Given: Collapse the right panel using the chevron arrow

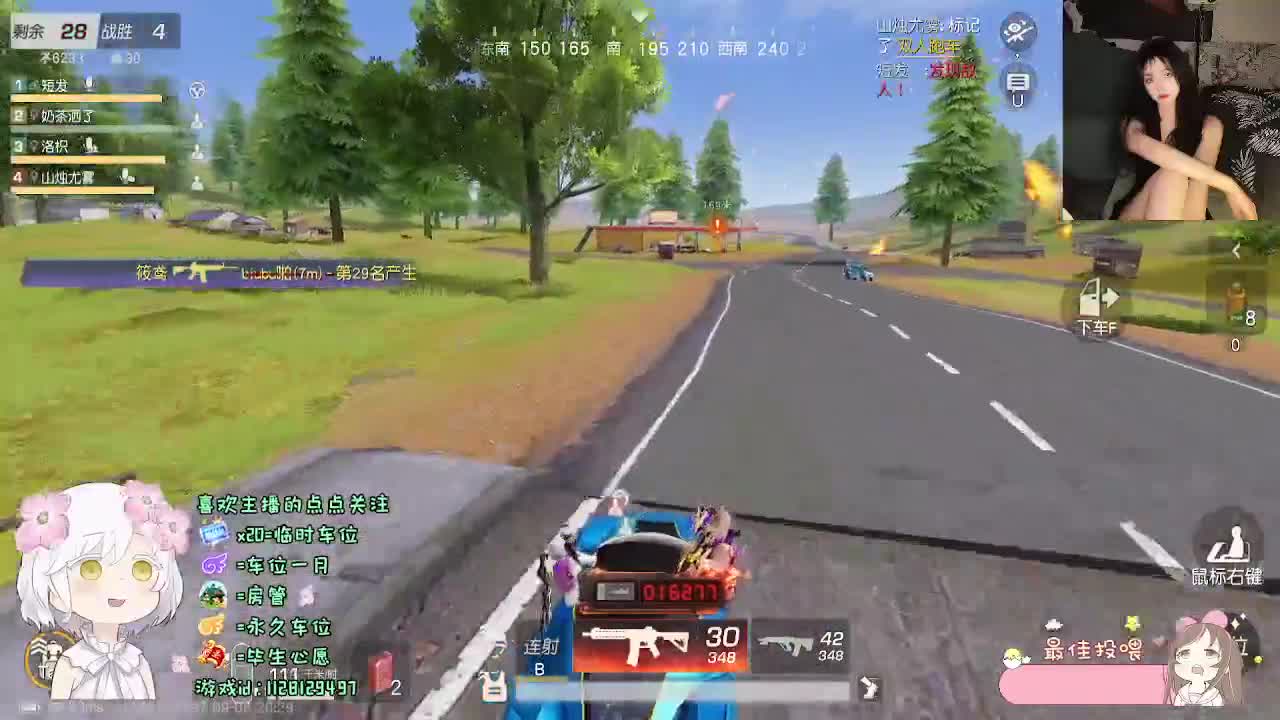Looking at the screenshot, I should click(1237, 252).
